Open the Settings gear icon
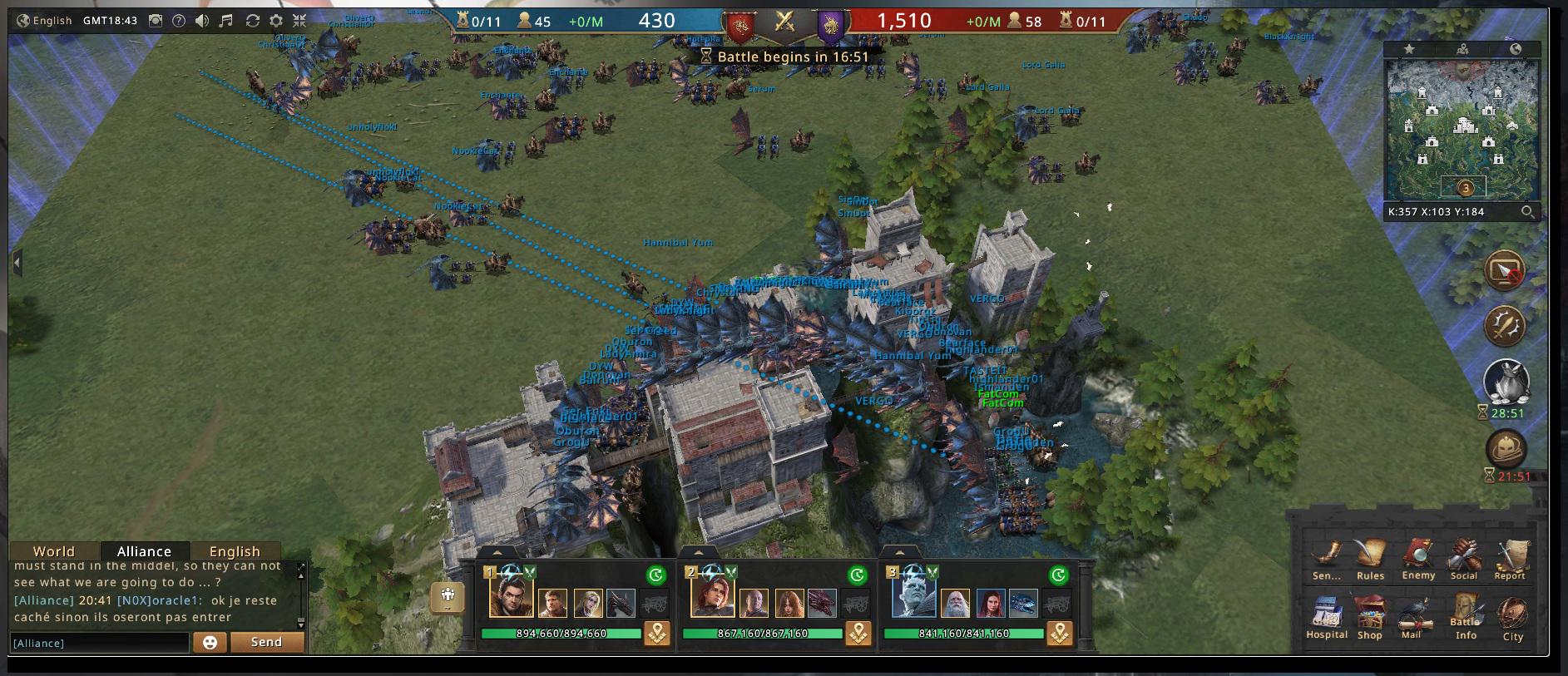This screenshot has width=1568, height=676. [x=276, y=21]
